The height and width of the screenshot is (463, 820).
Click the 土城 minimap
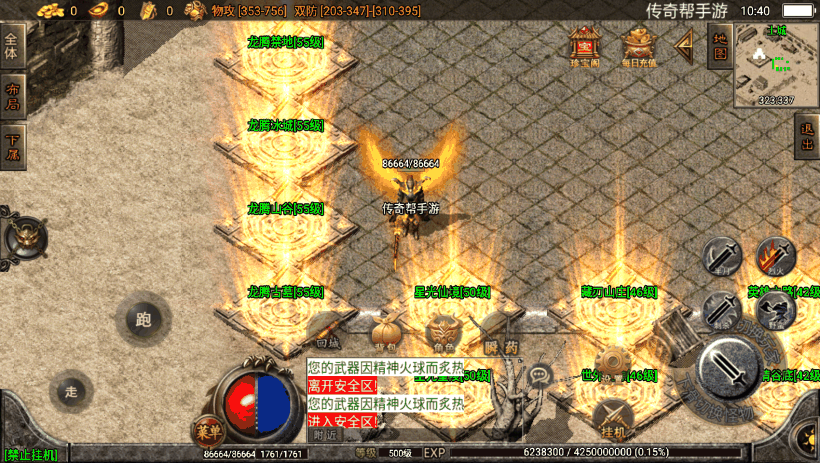[775, 65]
